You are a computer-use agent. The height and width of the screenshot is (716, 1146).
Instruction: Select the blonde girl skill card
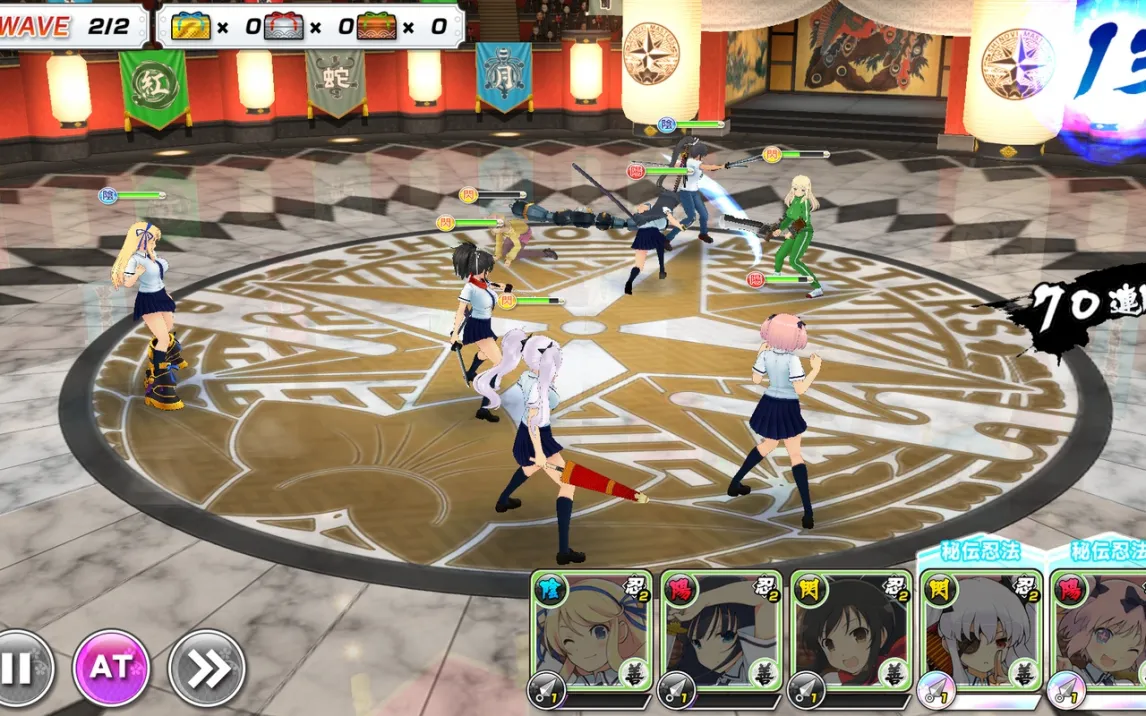point(592,632)
